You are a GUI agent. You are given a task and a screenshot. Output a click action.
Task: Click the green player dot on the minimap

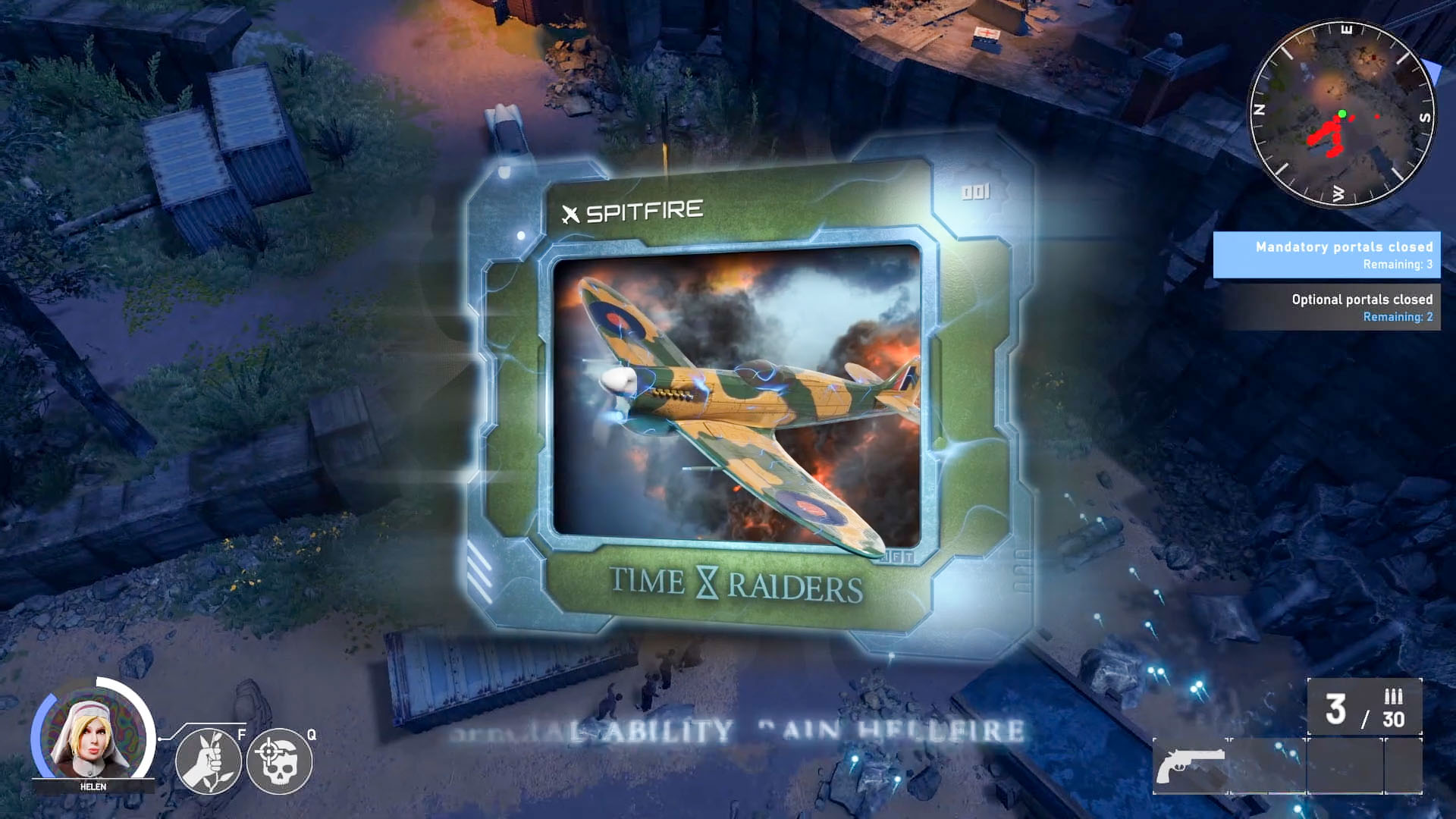tap(1341, 112)
